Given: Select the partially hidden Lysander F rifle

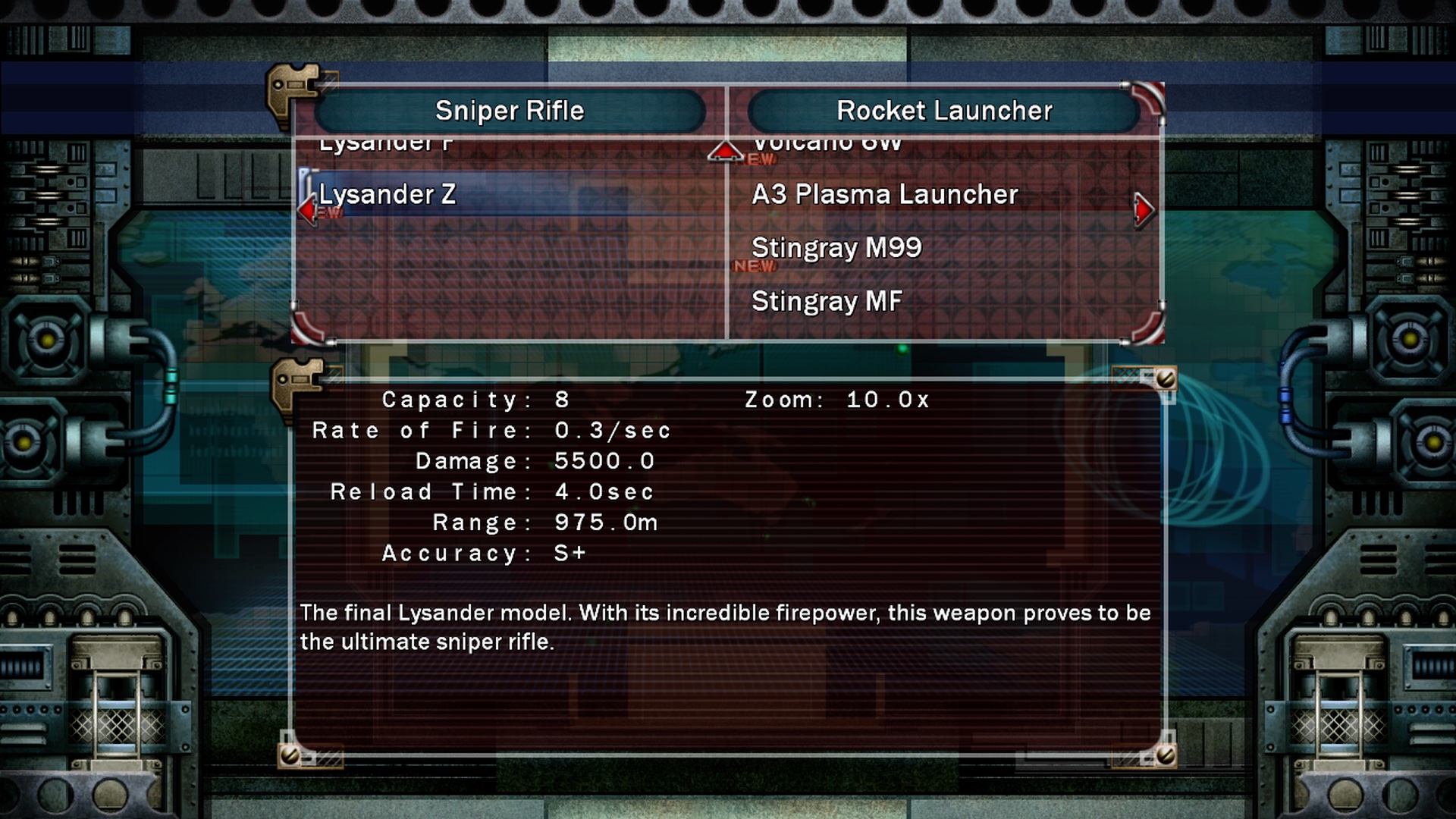Looking at the screenshot, I should point(386,144).
